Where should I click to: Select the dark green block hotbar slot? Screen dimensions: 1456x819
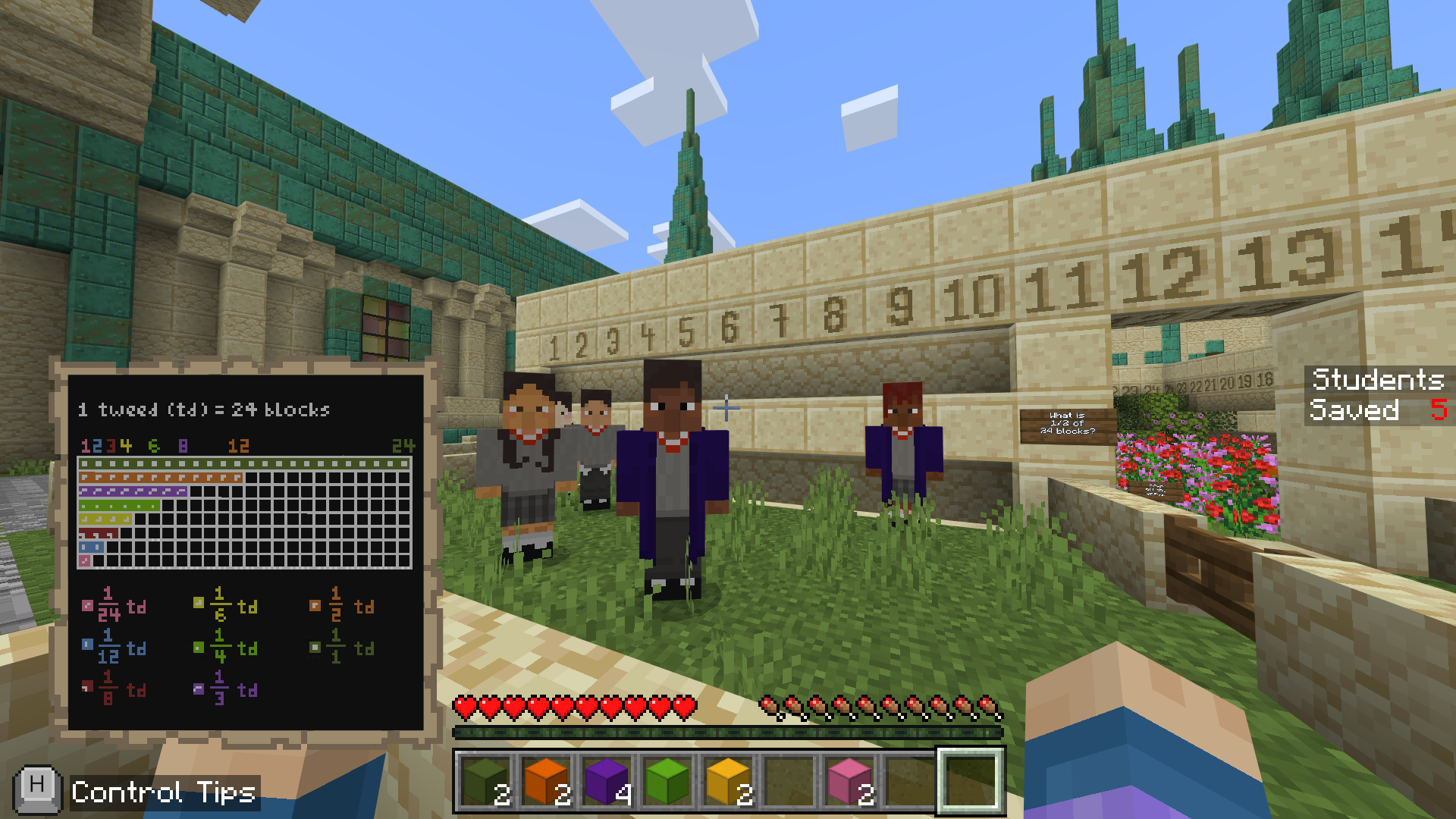[485, 781]
